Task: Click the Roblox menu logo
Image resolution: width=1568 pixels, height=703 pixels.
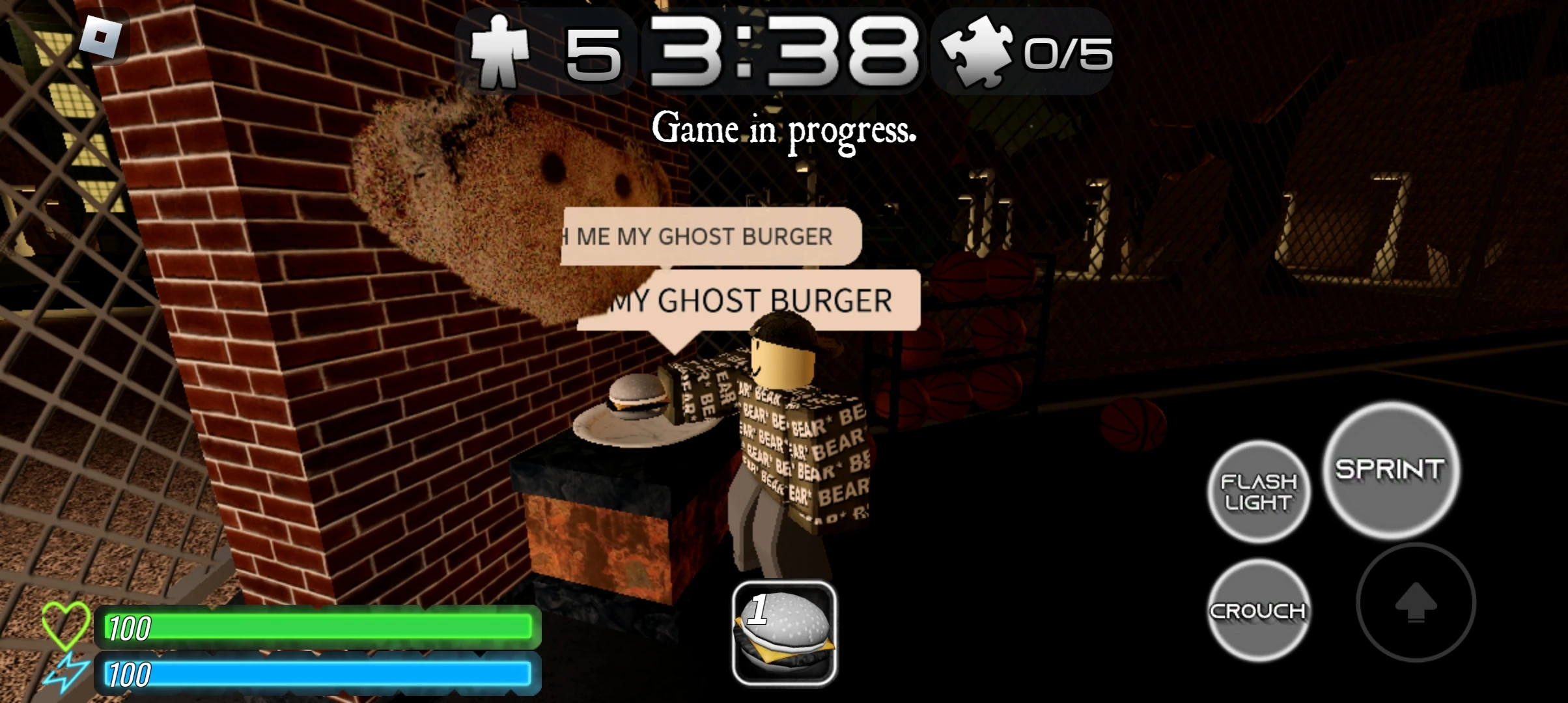Action: [104, 36]
